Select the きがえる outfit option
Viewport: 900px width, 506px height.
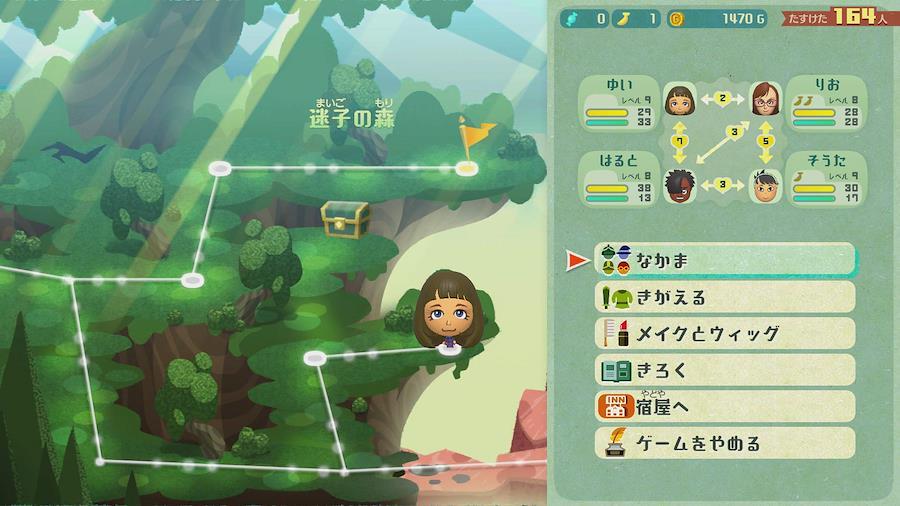tap(725, 297)
